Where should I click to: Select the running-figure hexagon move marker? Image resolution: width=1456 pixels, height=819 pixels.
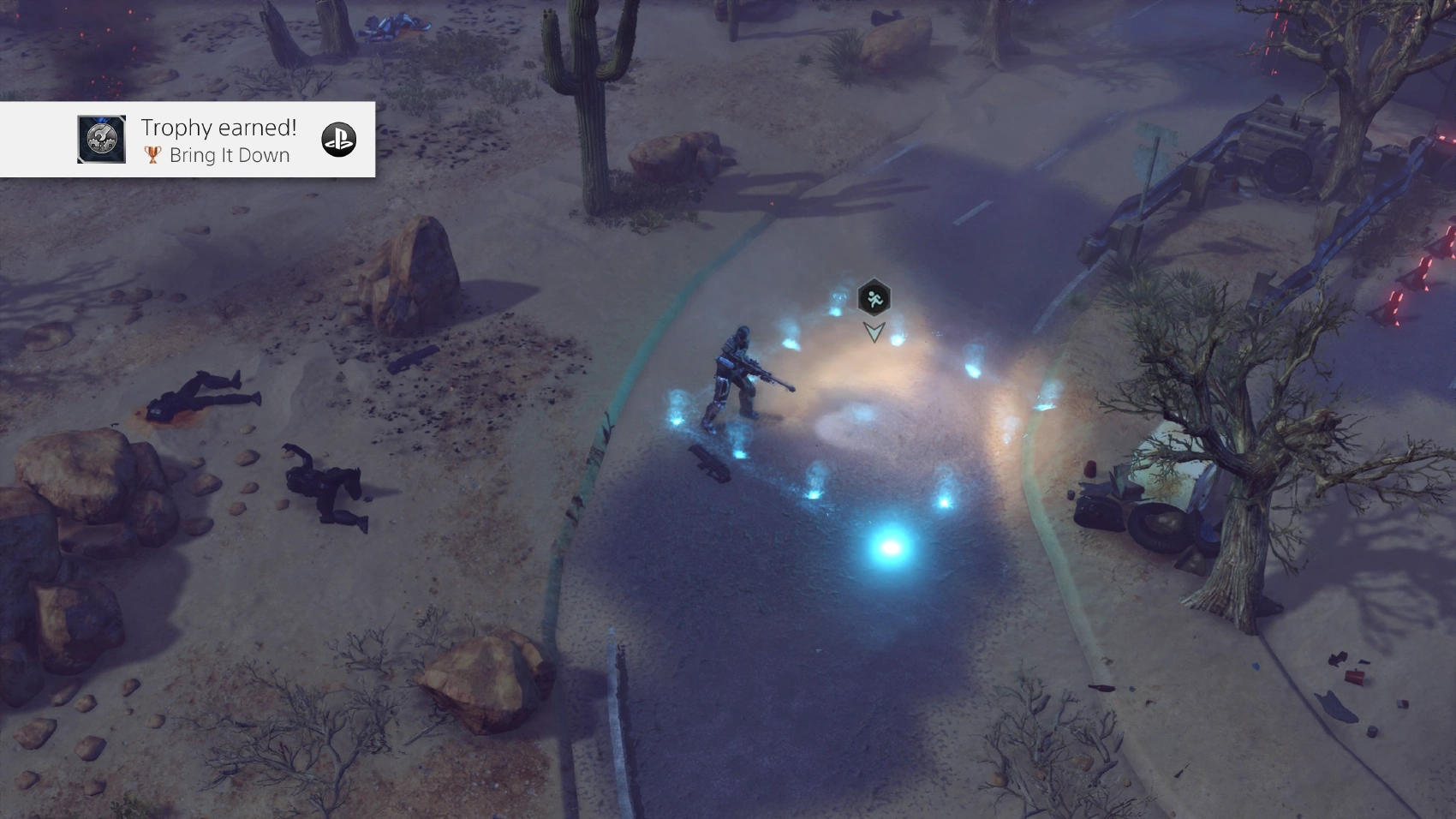coord(874,298)
